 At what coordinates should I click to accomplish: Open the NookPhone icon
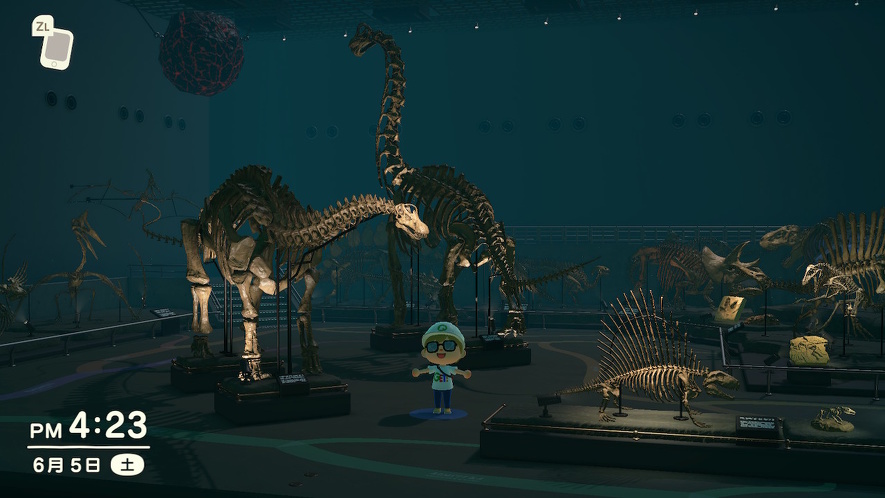click(56, 47)
